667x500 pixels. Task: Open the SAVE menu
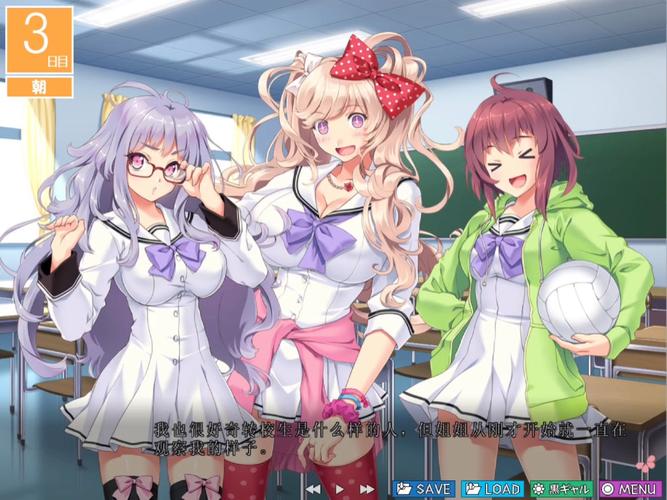(424, 489)
